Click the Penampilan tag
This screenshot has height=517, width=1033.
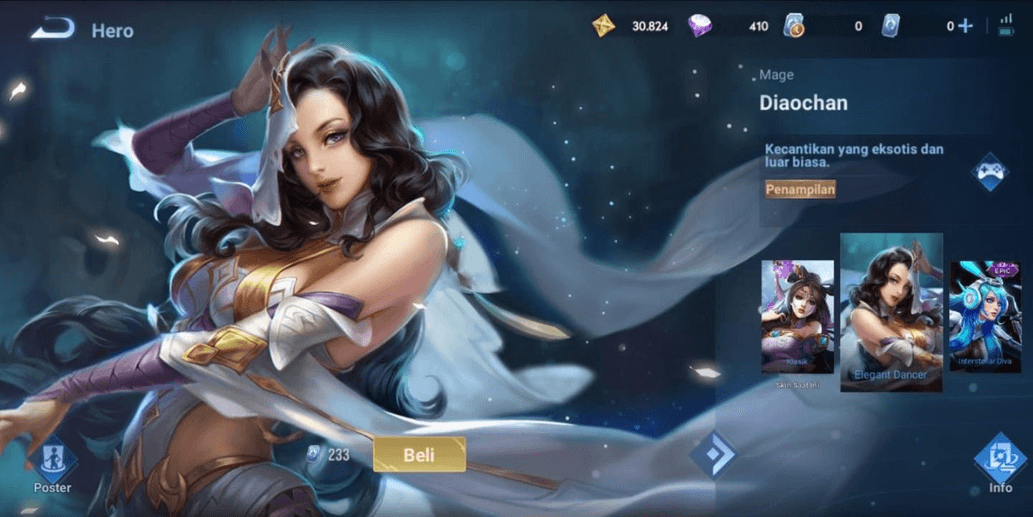[x=800, y=189]
